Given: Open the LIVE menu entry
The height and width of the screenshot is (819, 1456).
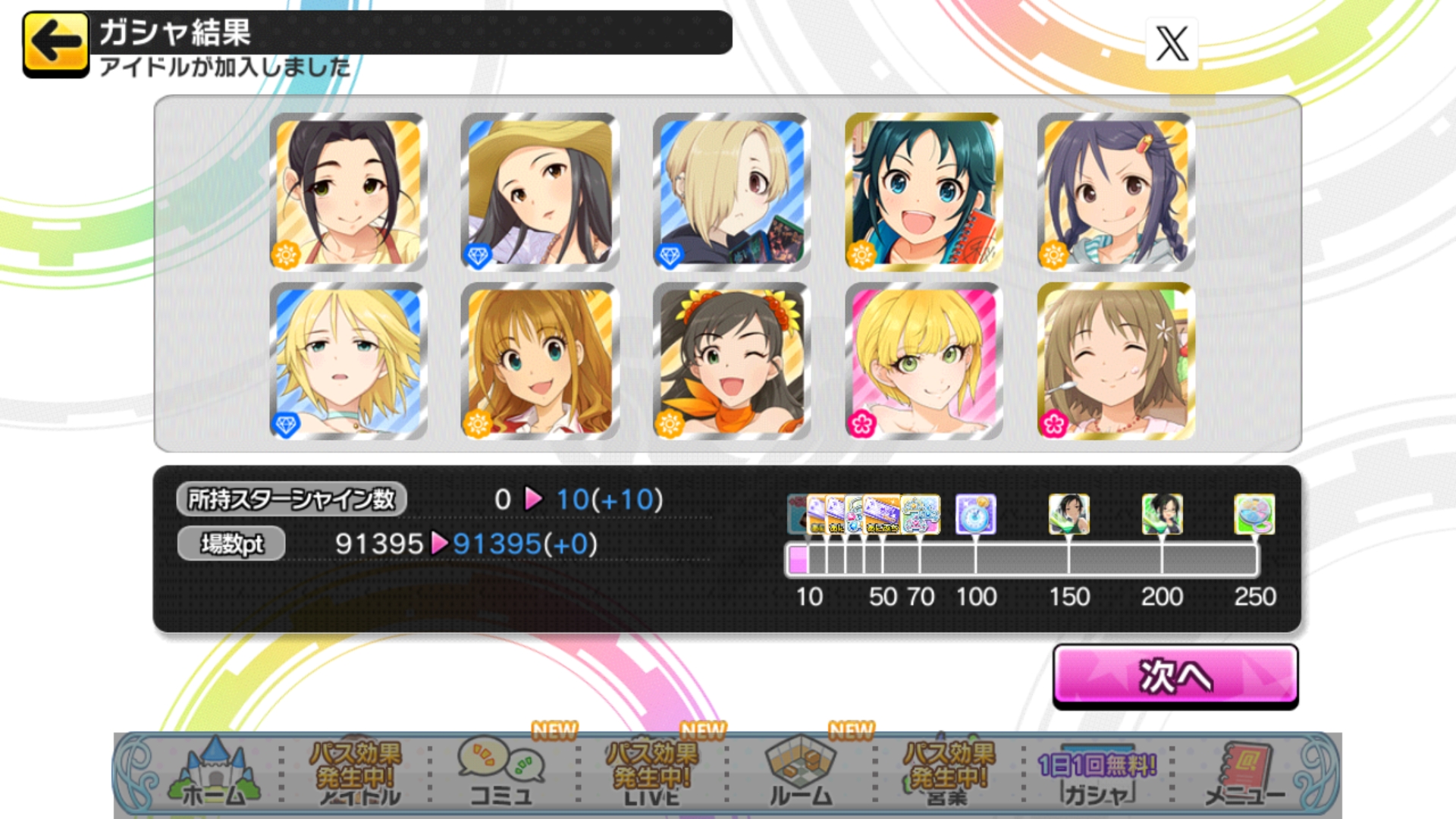Looking at the screenshot, I should (x=651, y=773).
